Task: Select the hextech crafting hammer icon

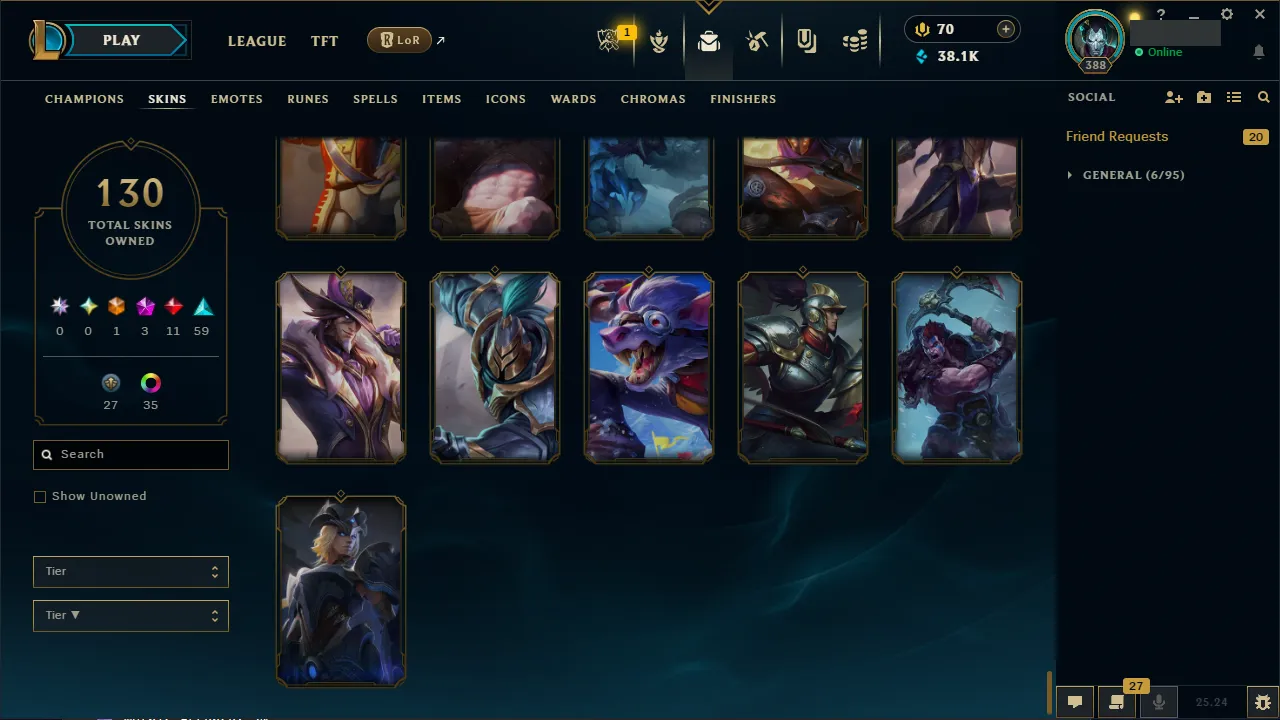Action: (x=757, y=41)
